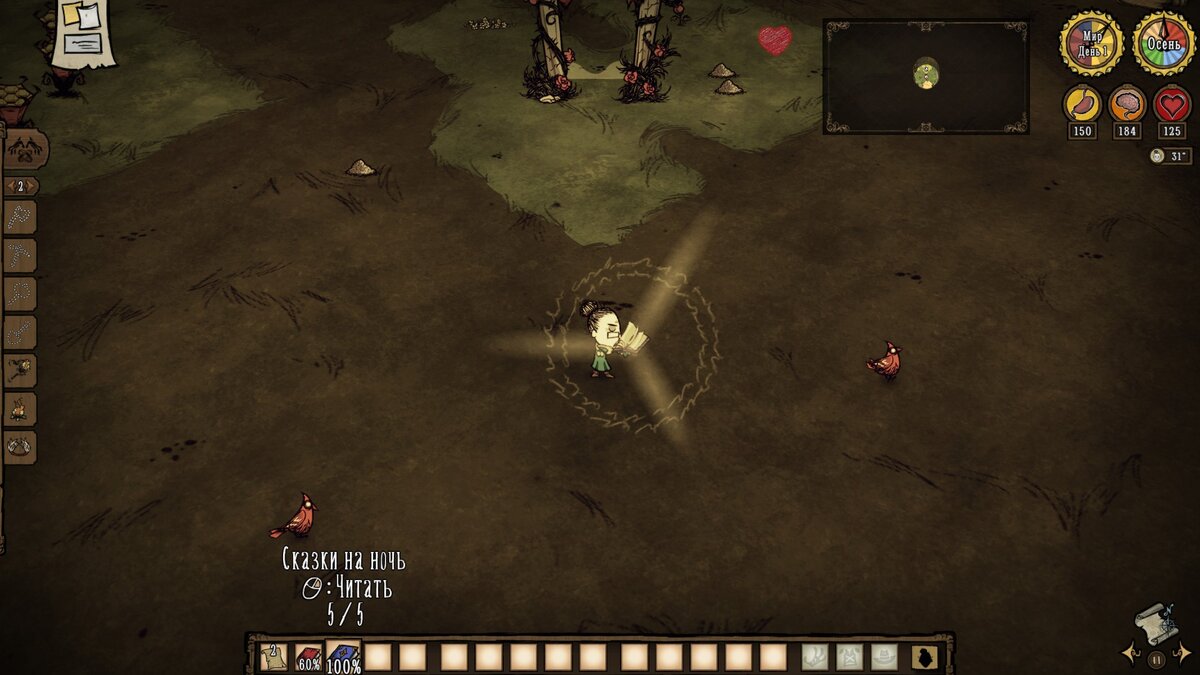Select the head equipment hat slot
The height and width of the screenshot is (675, 1200).
pyautogui.click(x=884, y=657)
